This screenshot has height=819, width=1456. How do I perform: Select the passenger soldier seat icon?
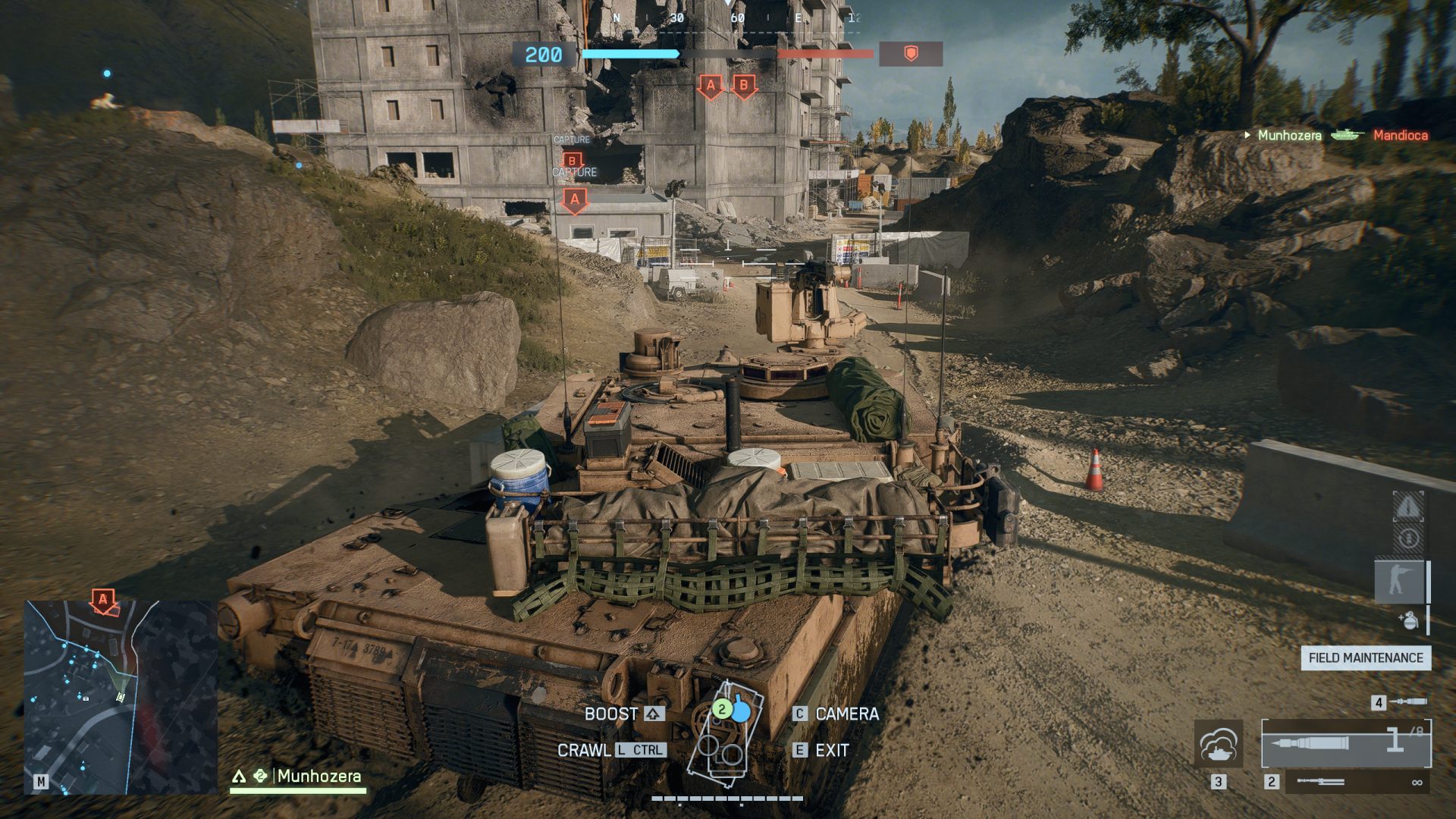pyautogui.click(x=1399, y=579)
